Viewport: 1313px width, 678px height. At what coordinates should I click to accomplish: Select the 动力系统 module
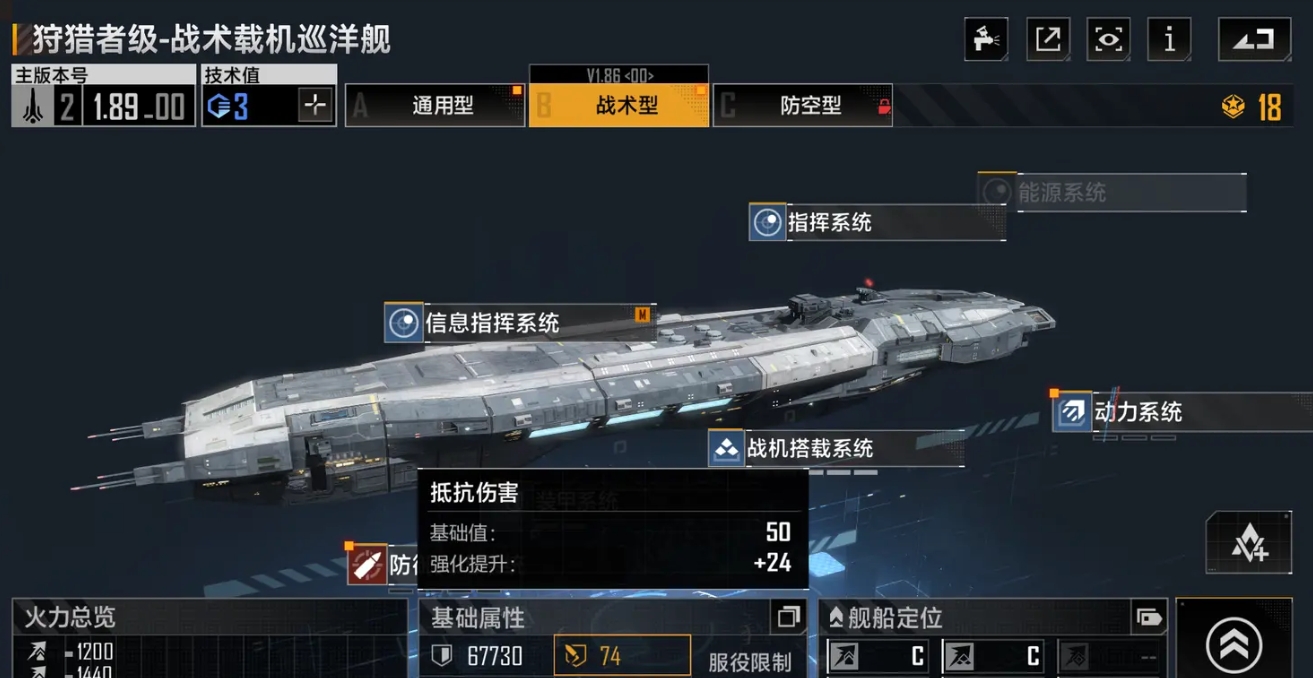pos(1180,412)
